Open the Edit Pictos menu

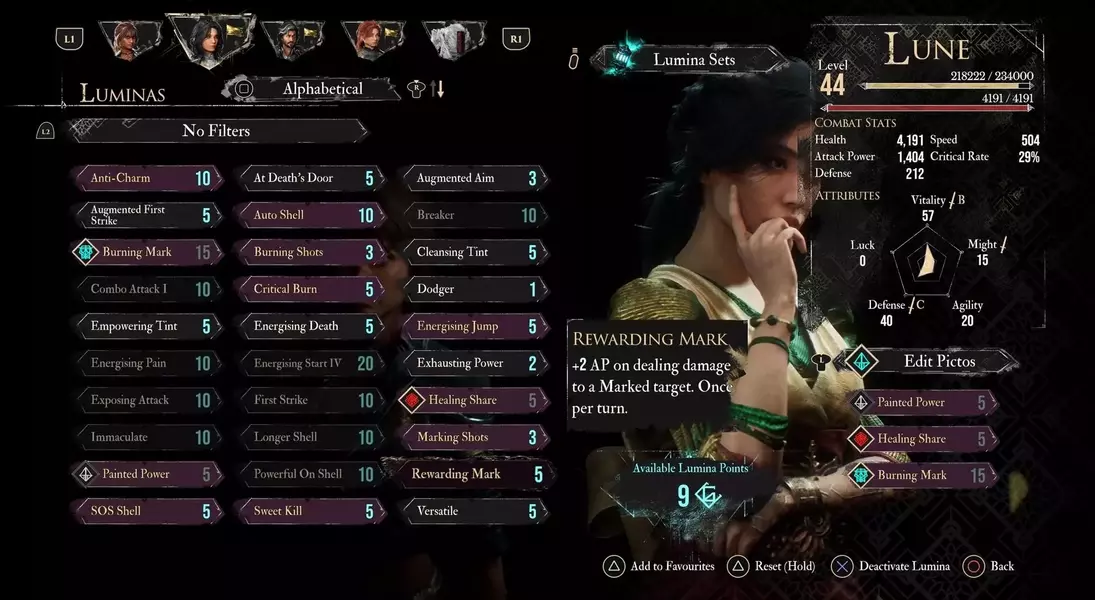click(x=938, y=361)
